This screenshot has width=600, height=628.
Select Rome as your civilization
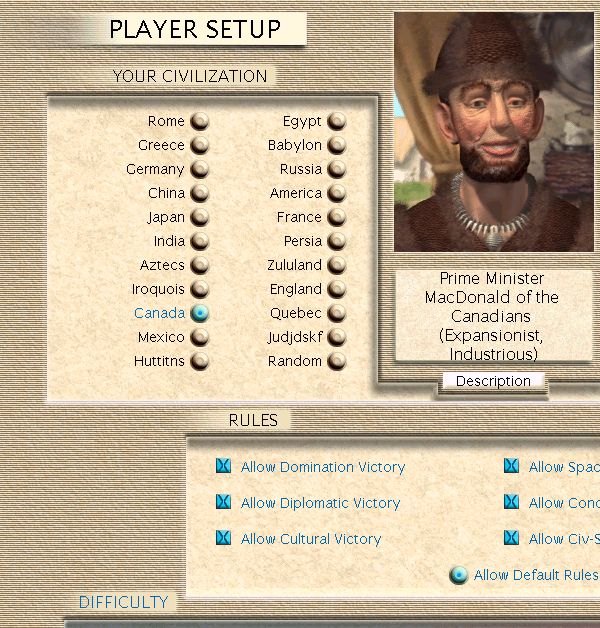(x=200, y=122)
